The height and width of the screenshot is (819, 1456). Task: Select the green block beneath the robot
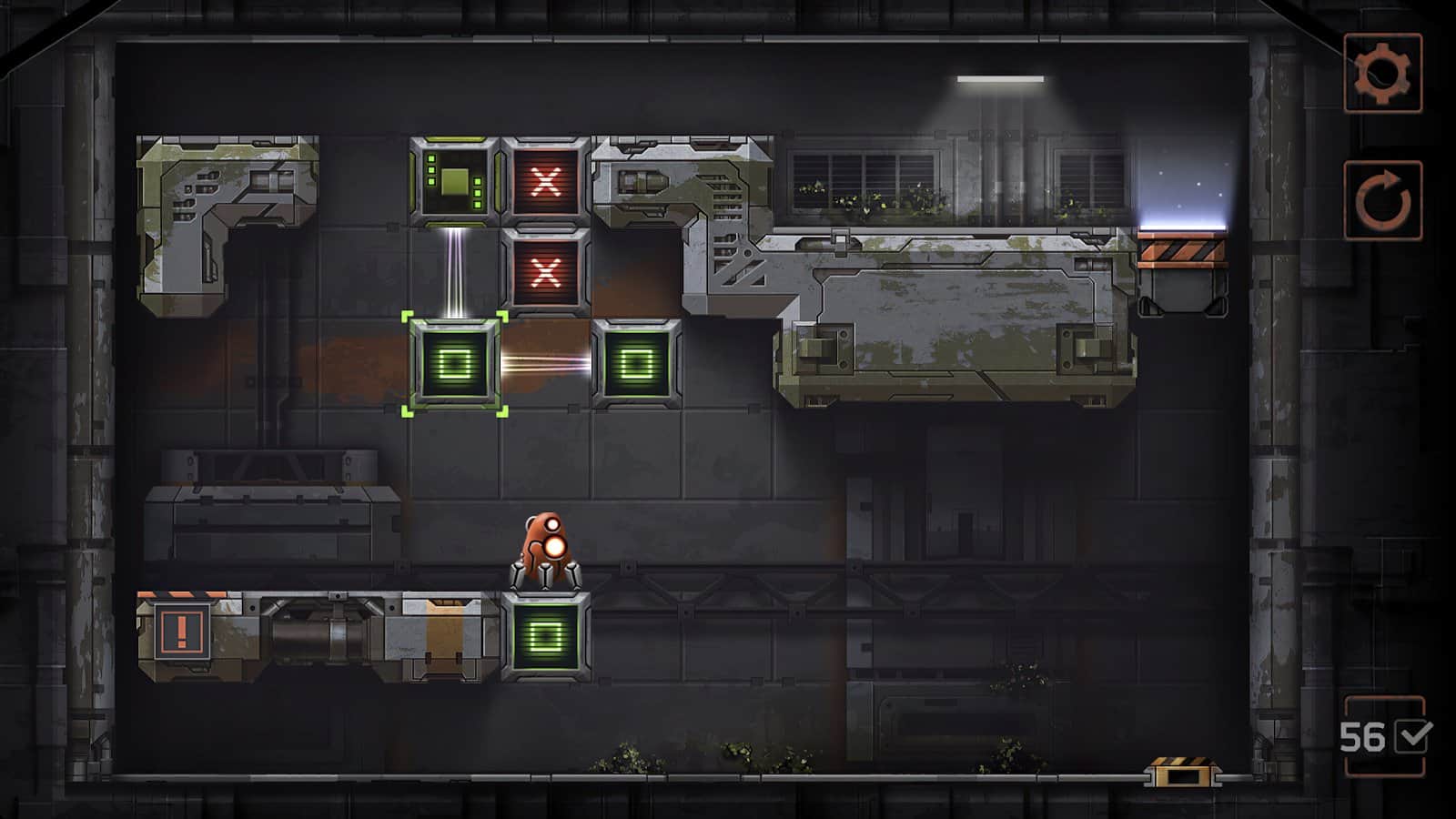click(x=546, y=636)
